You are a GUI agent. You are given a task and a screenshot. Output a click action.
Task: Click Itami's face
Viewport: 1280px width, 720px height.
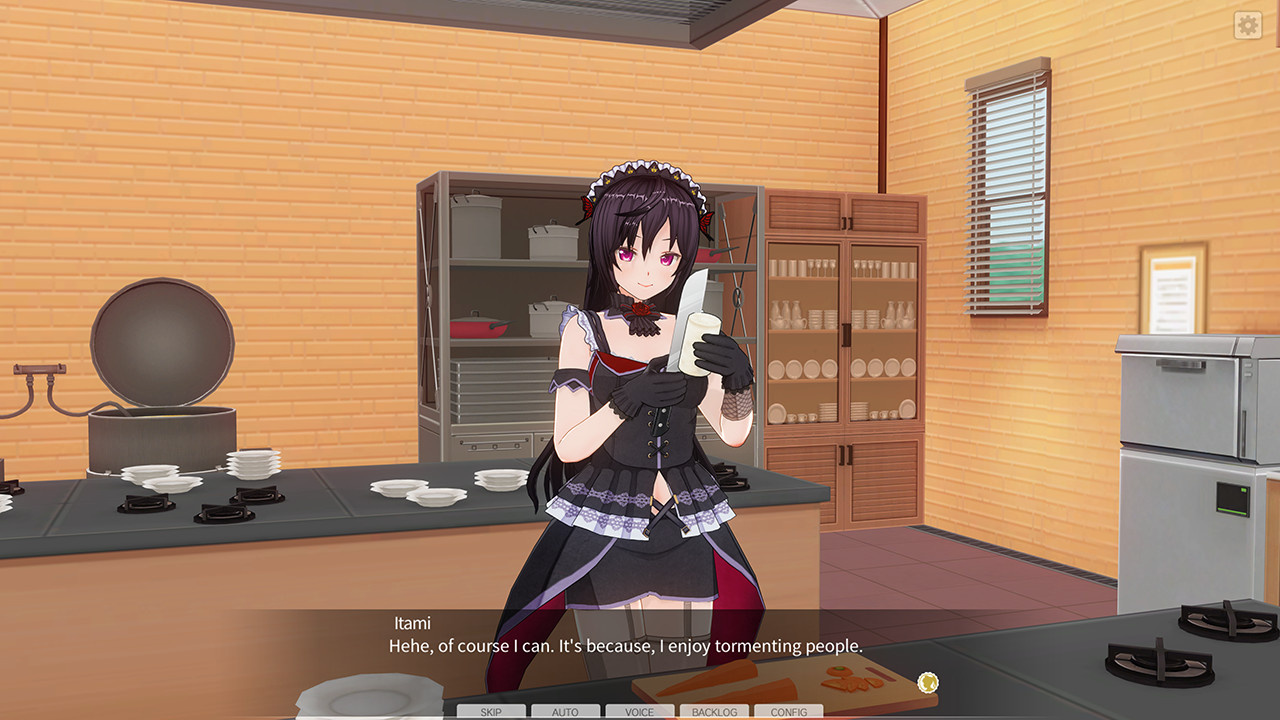(x=650, y=260)
